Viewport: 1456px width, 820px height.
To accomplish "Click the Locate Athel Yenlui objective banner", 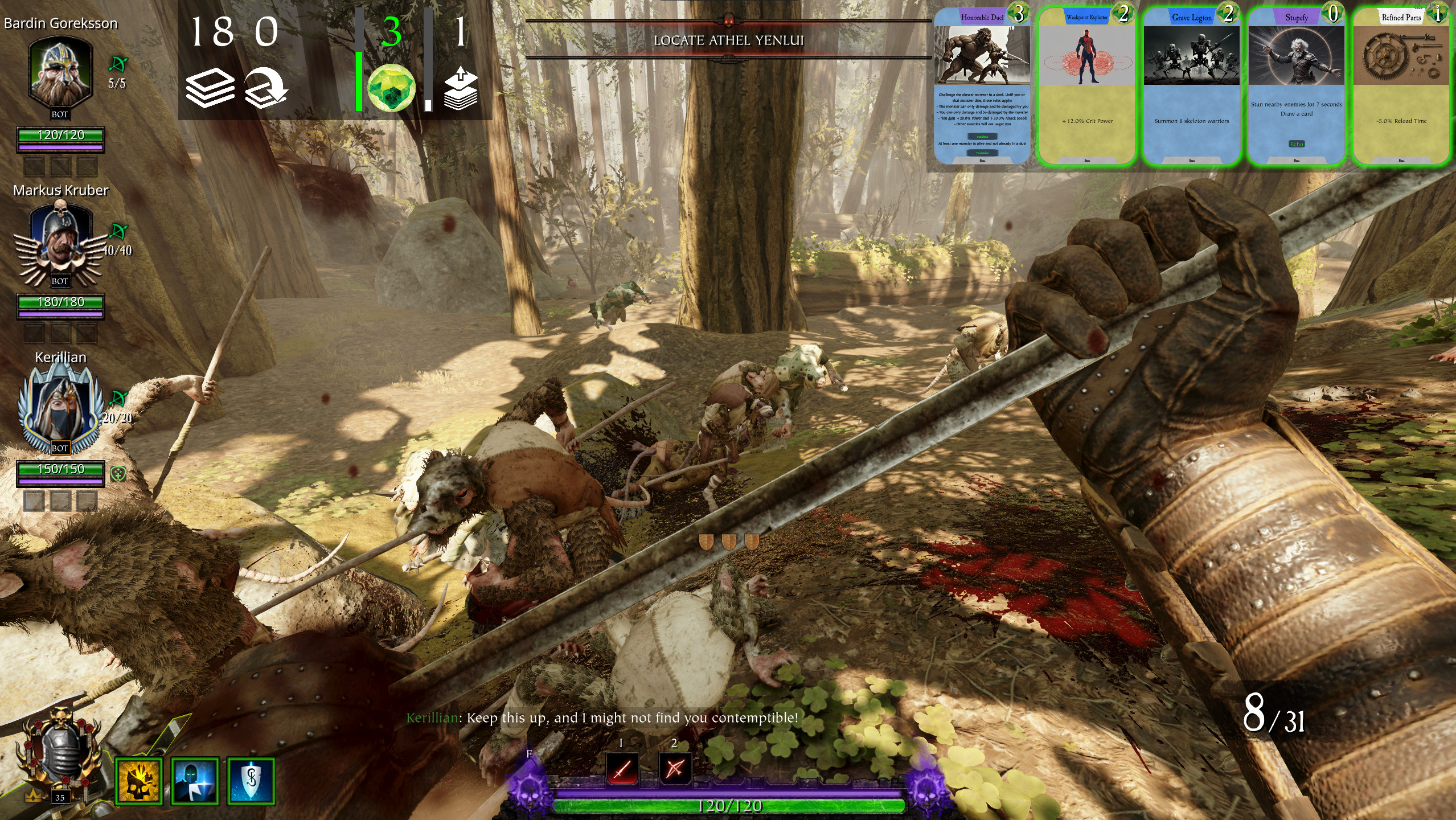I will click(728, 40).
